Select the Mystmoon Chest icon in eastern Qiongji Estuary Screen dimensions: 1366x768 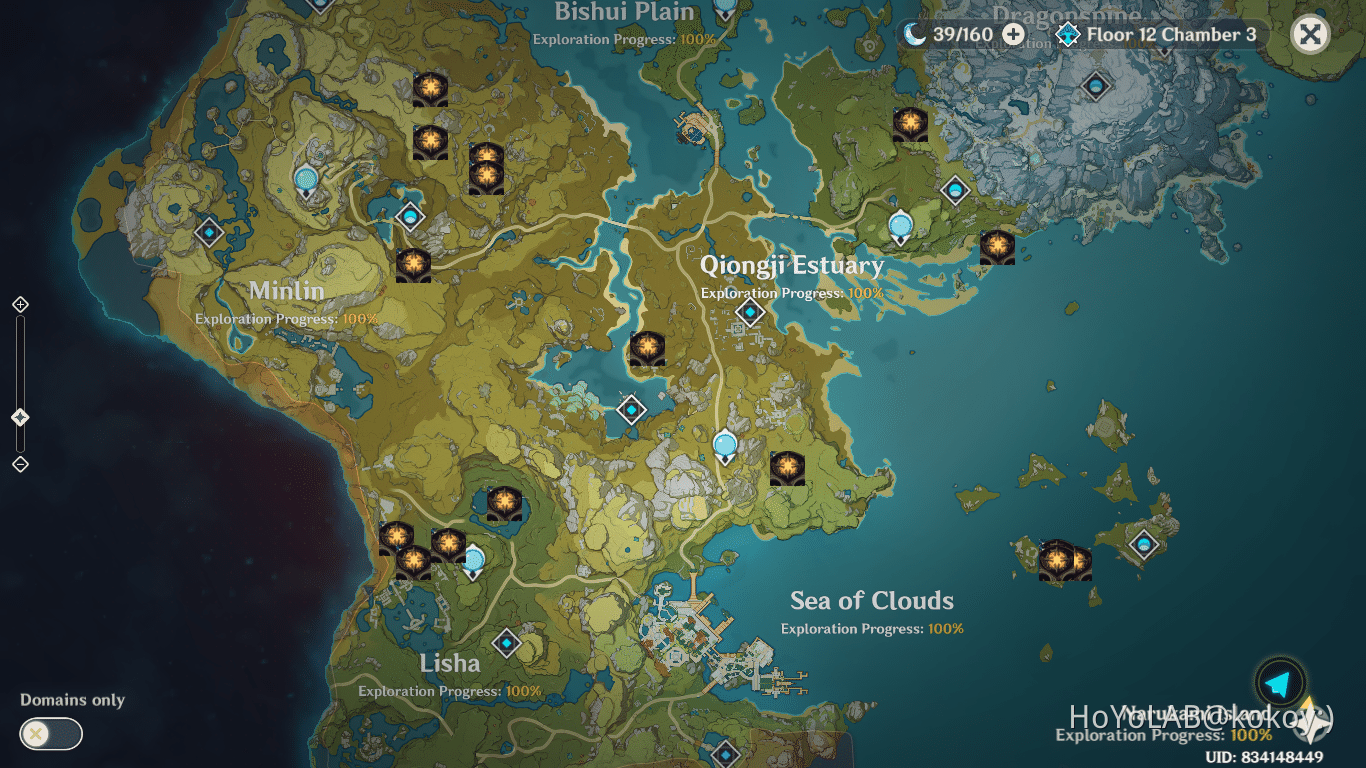point(997,247)
